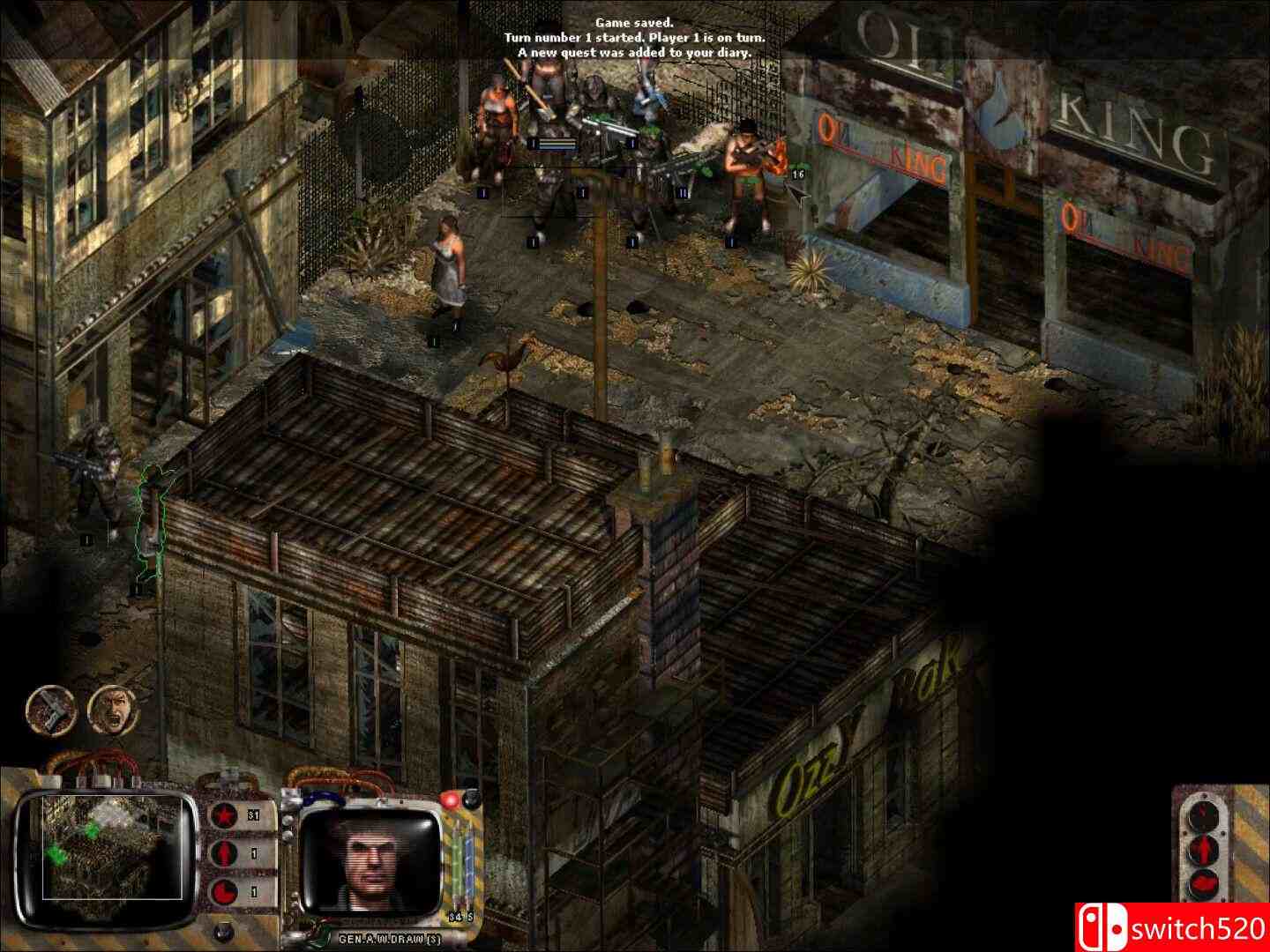Click the arrow light on the traffic-light panel
The width and height of the screenshot is (1270, 952).
(1204, 849)
